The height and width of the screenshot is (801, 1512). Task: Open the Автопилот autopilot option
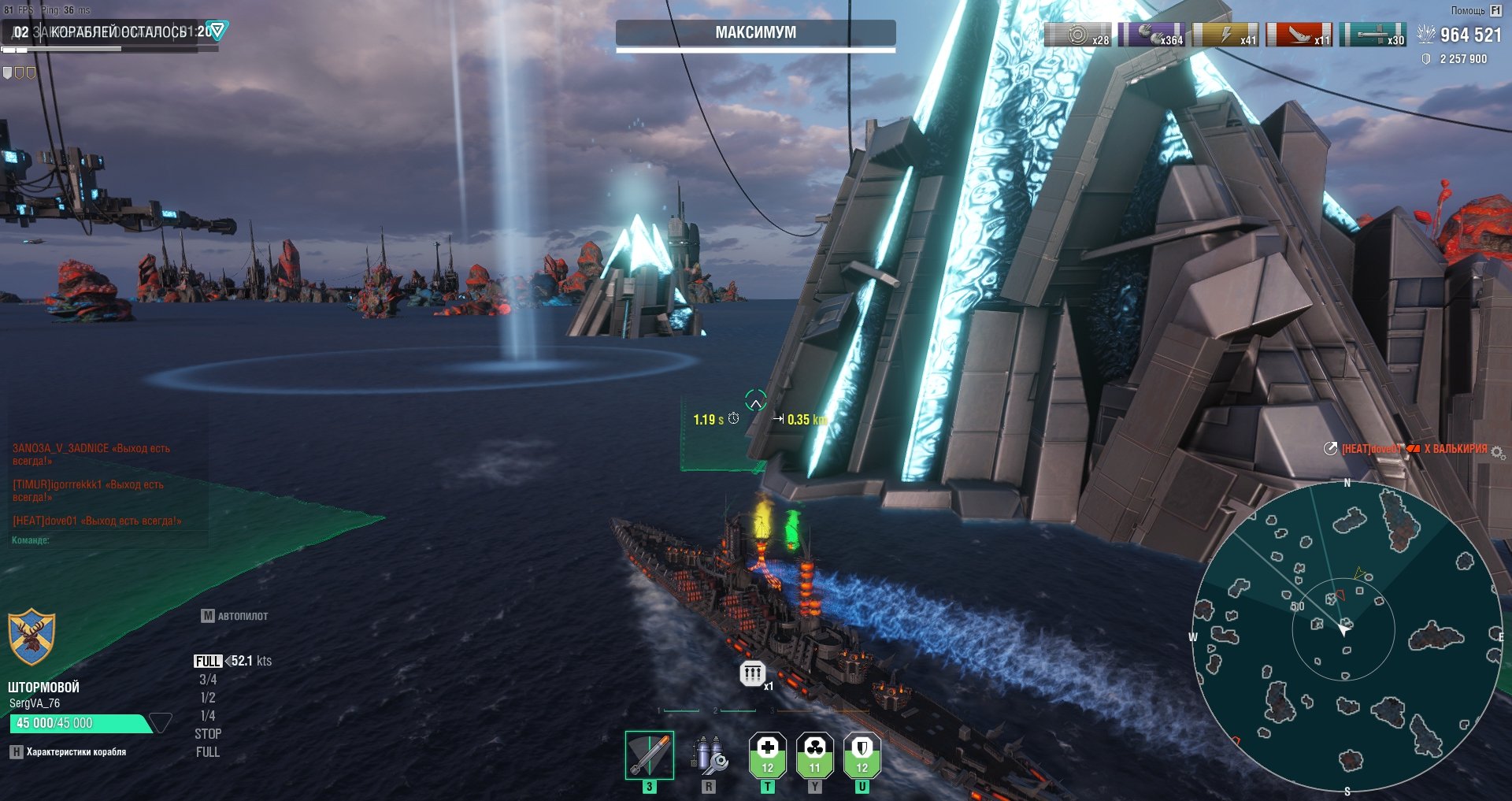tap(235, 616)
